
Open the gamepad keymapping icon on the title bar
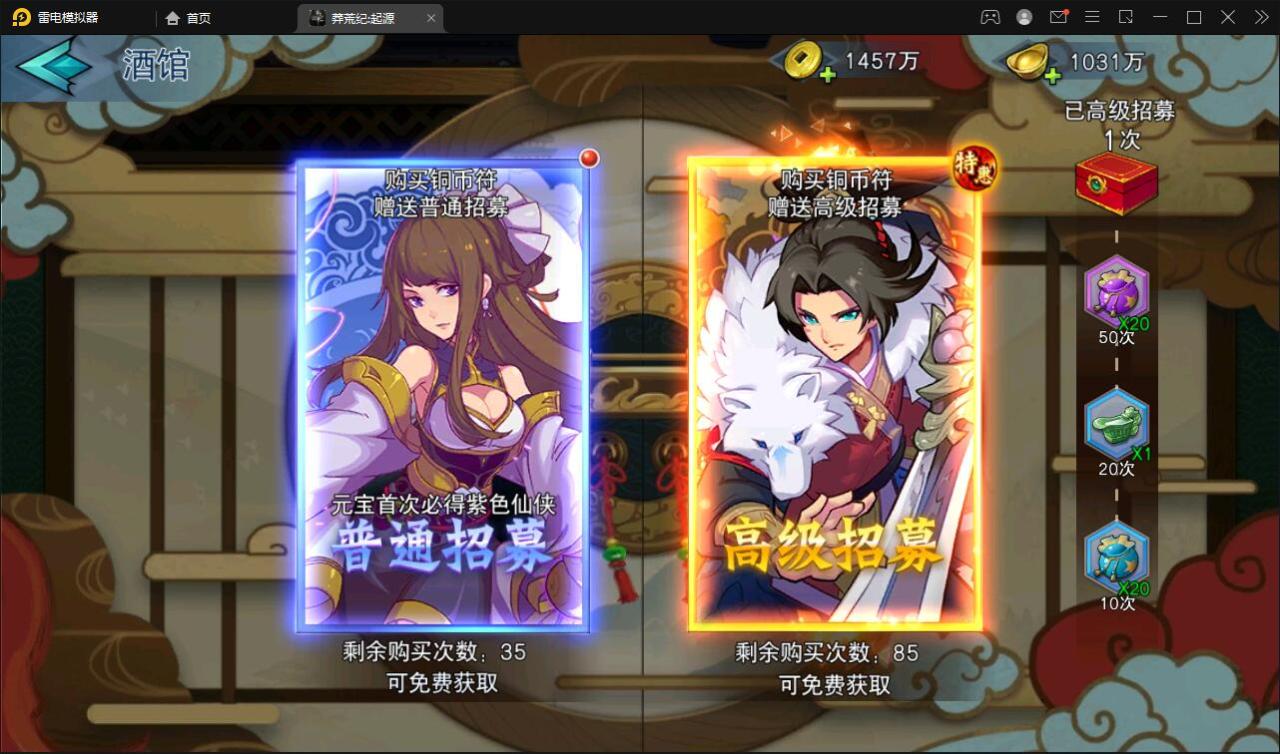point(988,16)
